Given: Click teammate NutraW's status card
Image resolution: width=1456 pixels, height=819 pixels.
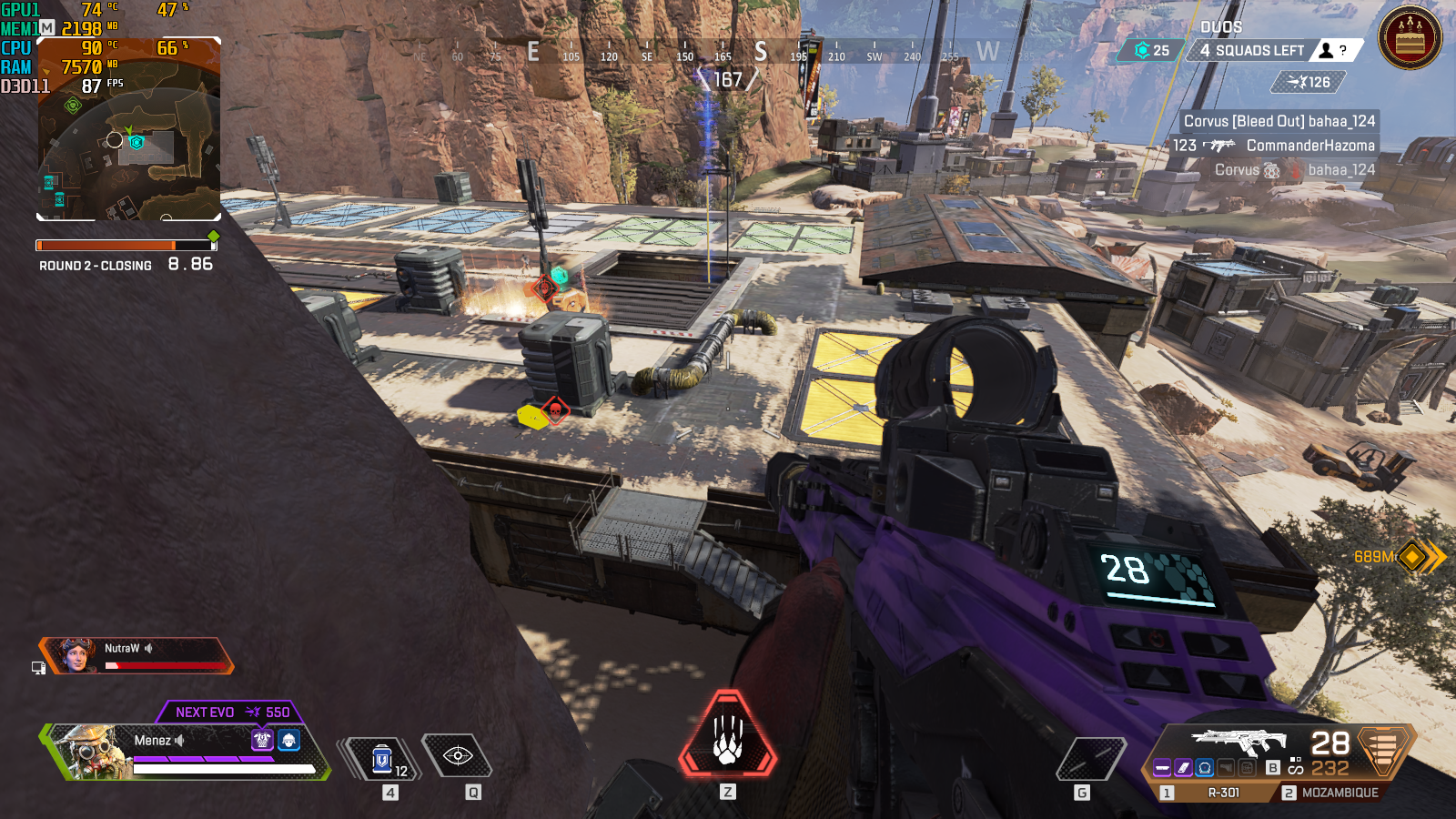Looking at the screenshot, I should (x=136, y=655).
